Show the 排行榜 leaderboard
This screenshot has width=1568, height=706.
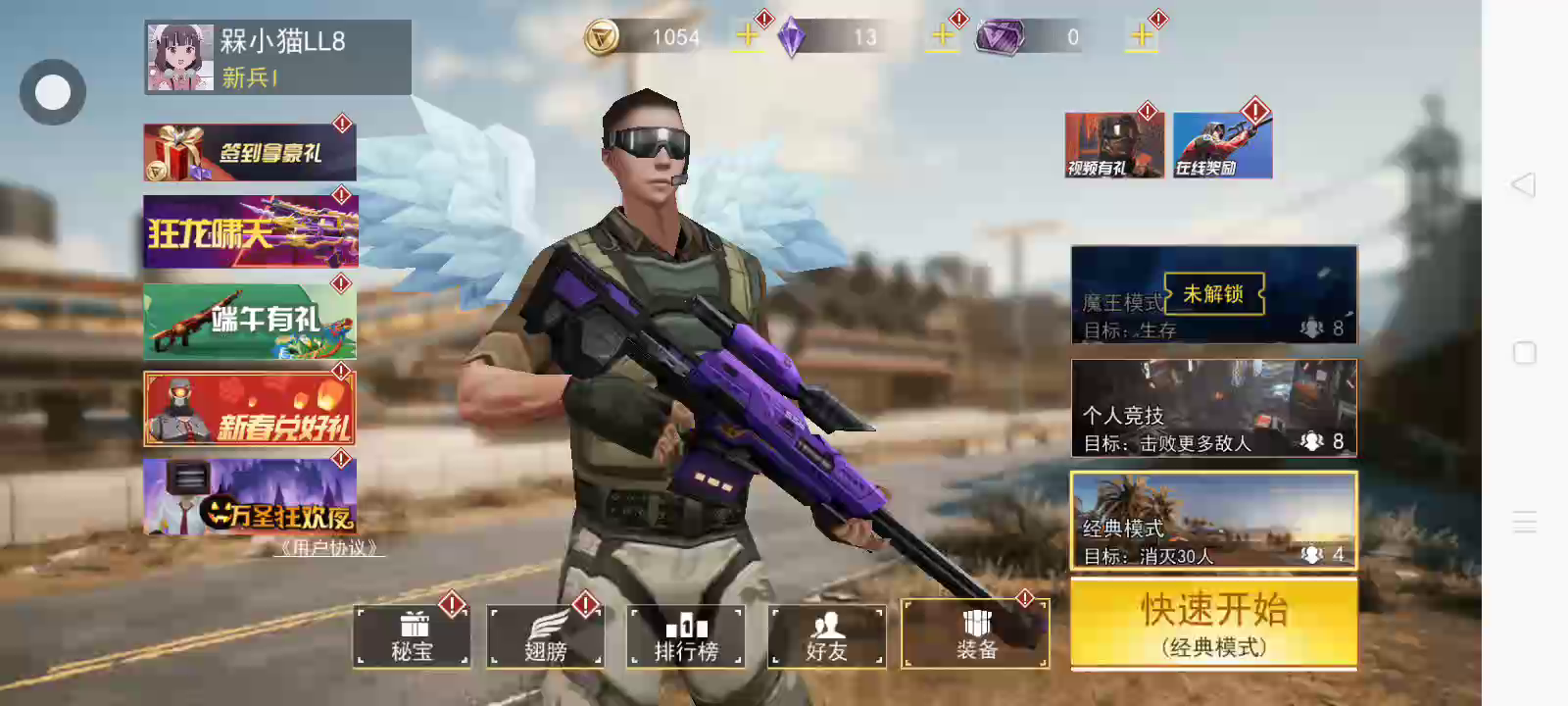[686, 636]
